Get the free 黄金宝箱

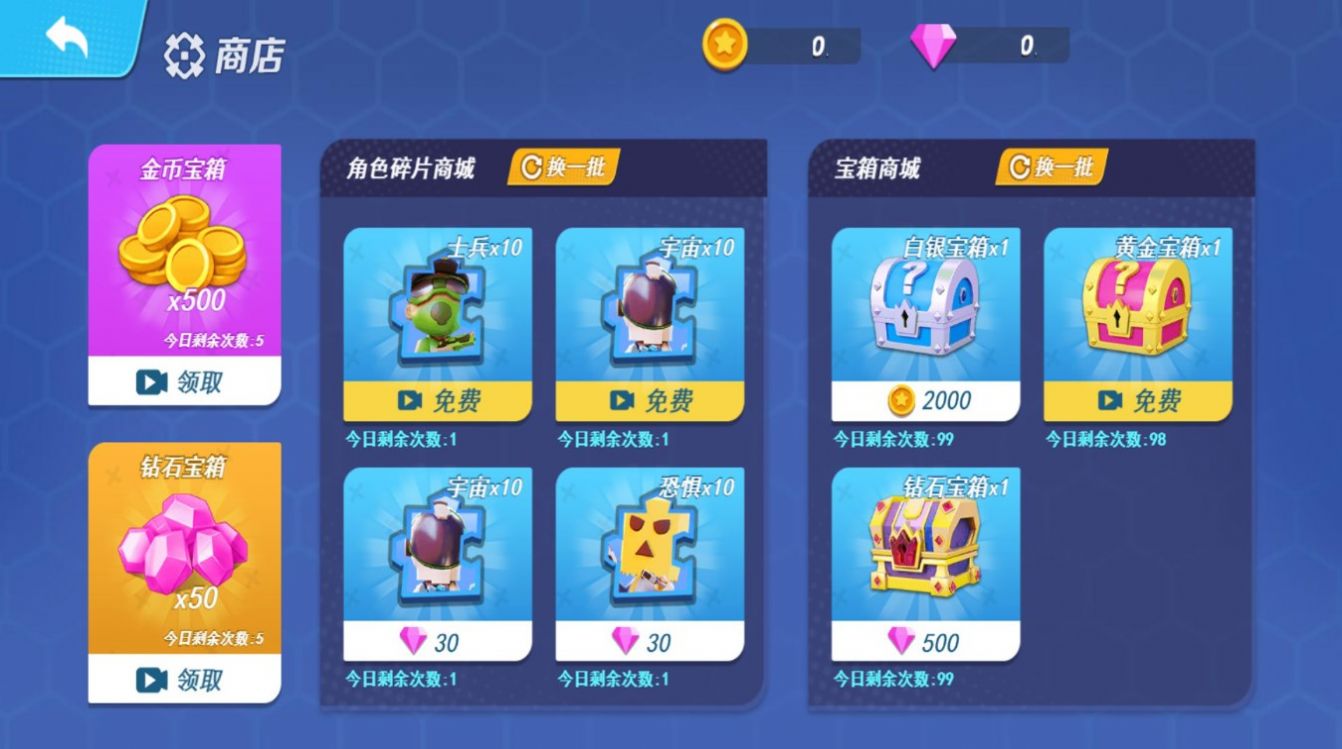point(1138,401)
